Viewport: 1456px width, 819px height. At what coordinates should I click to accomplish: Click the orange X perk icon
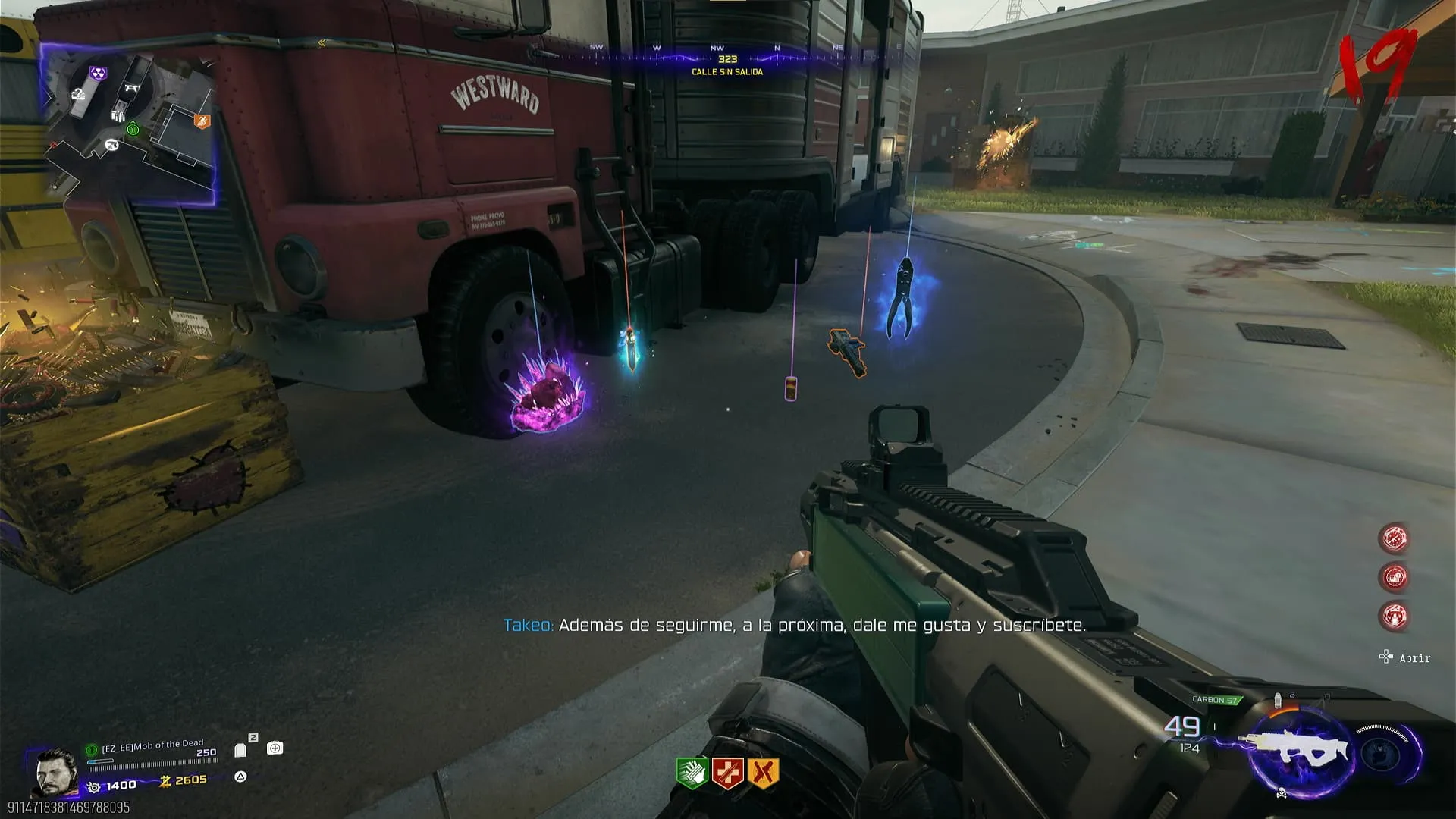click(763, 773)
